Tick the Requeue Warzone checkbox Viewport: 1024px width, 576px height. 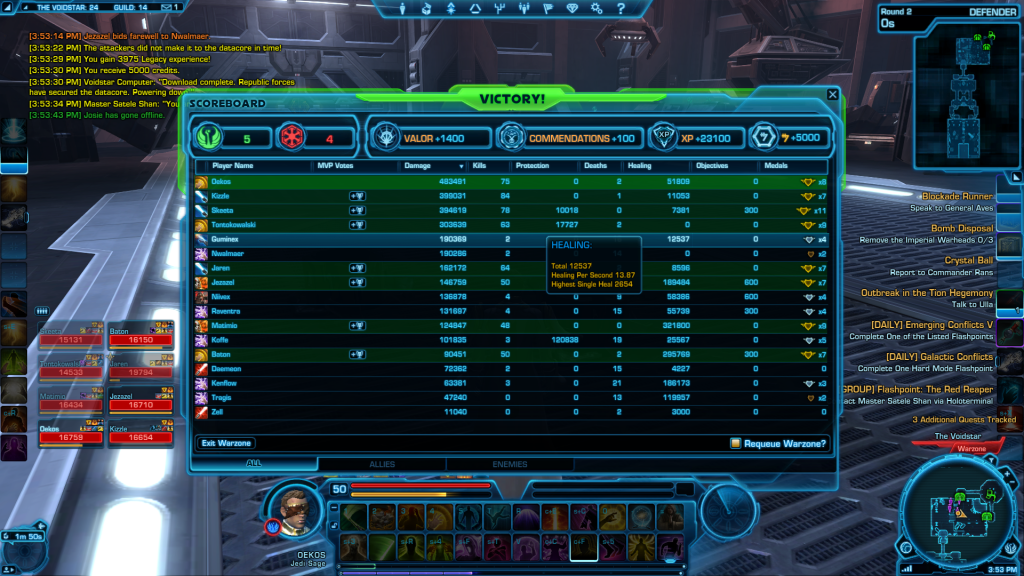pyautogui.click(x=735, y=443)
